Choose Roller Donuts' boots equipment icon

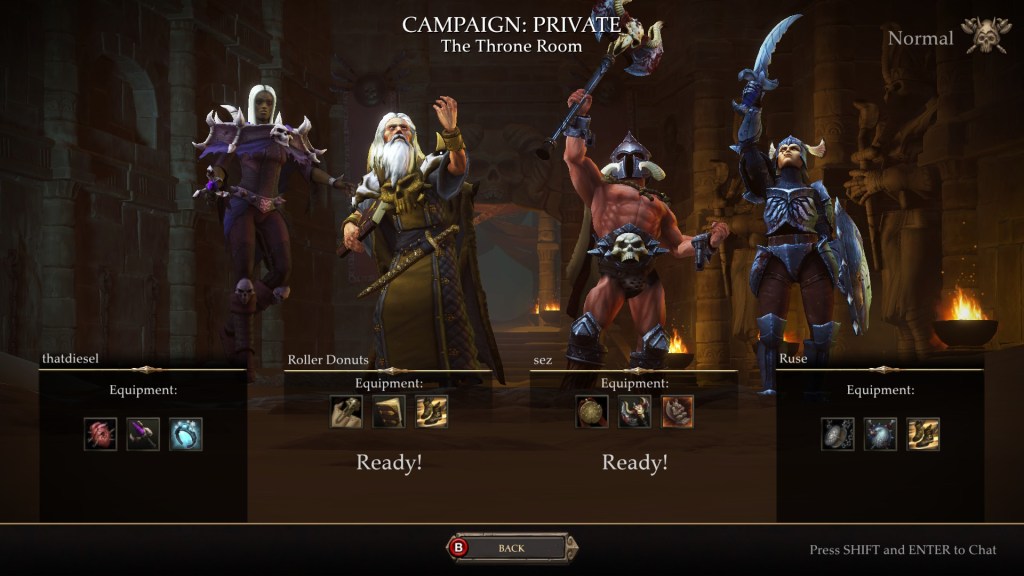click(432, 411)
